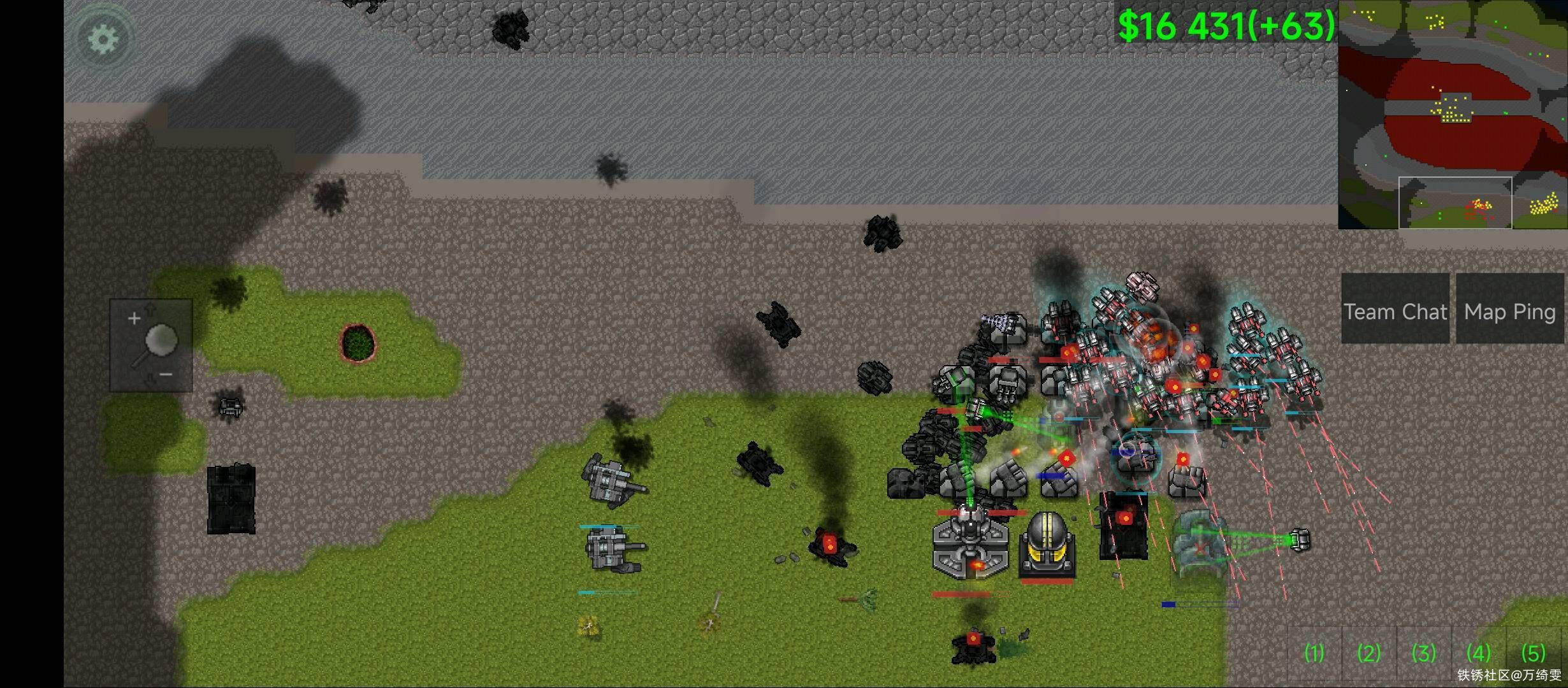Activate the Map Ping button
Image resolution: width=1568 pixels, height=688 pixels.
(1510, 312)
